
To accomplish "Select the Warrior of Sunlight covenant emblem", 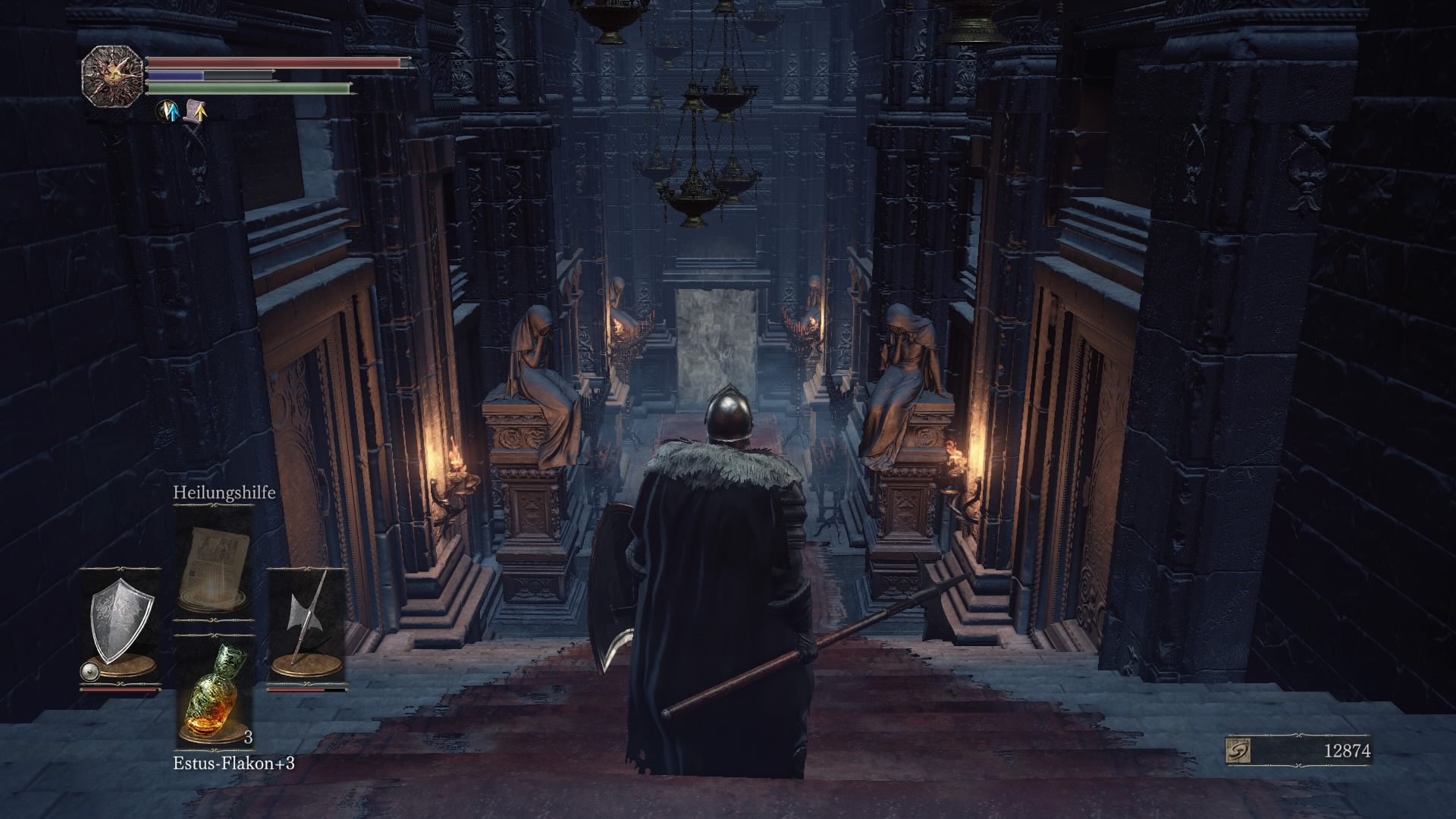I will coord(112,77).
